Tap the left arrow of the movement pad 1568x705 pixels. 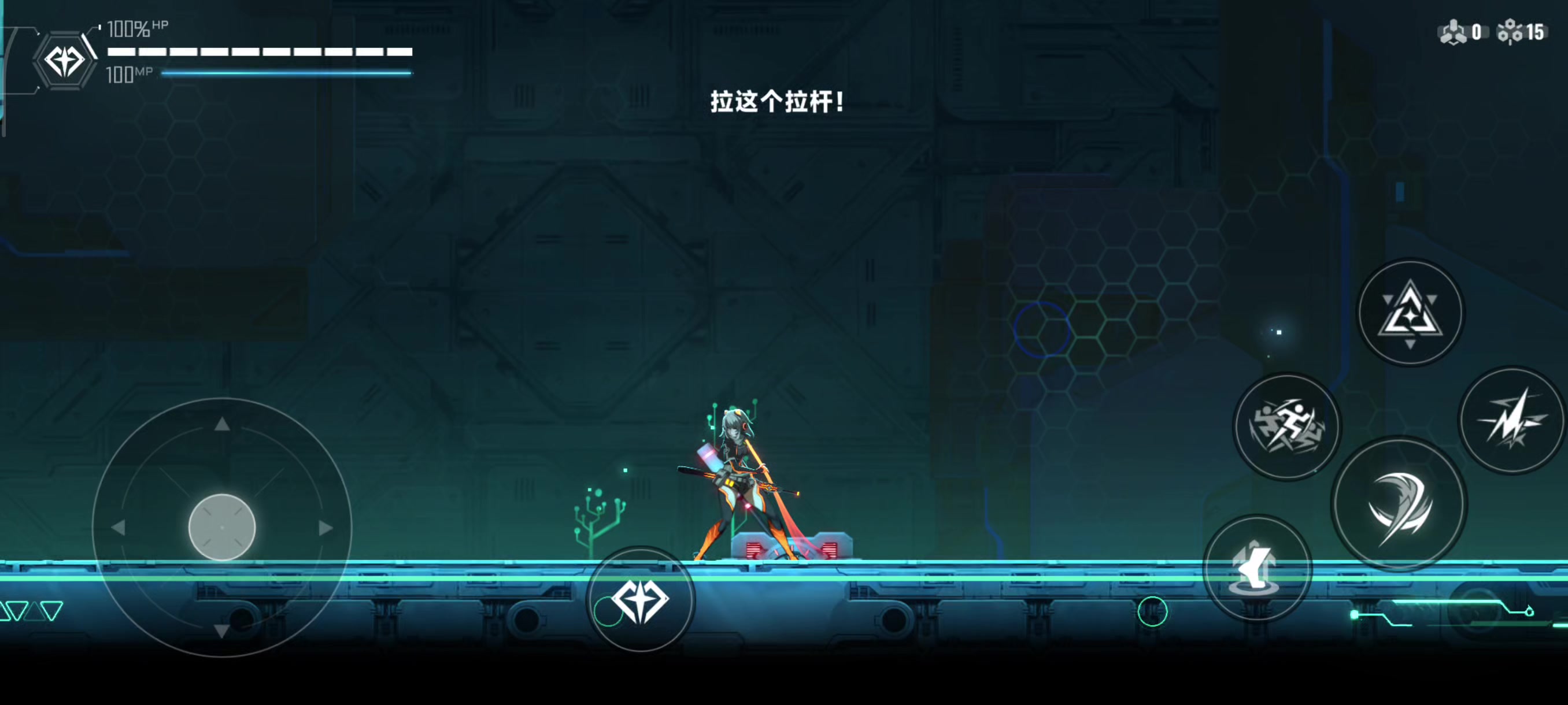click(119, 527)
